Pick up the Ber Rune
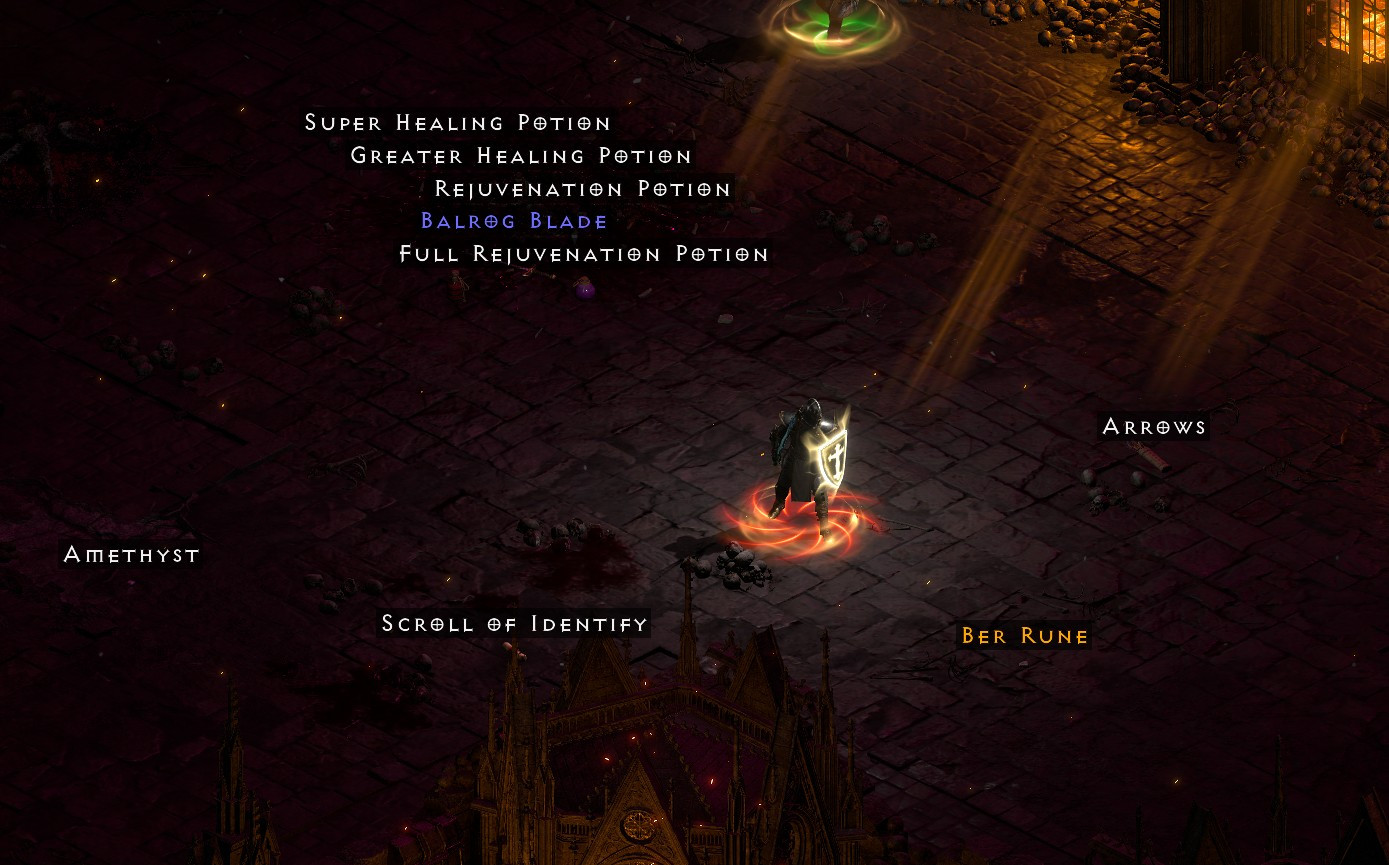 (x=1024, y=635)
